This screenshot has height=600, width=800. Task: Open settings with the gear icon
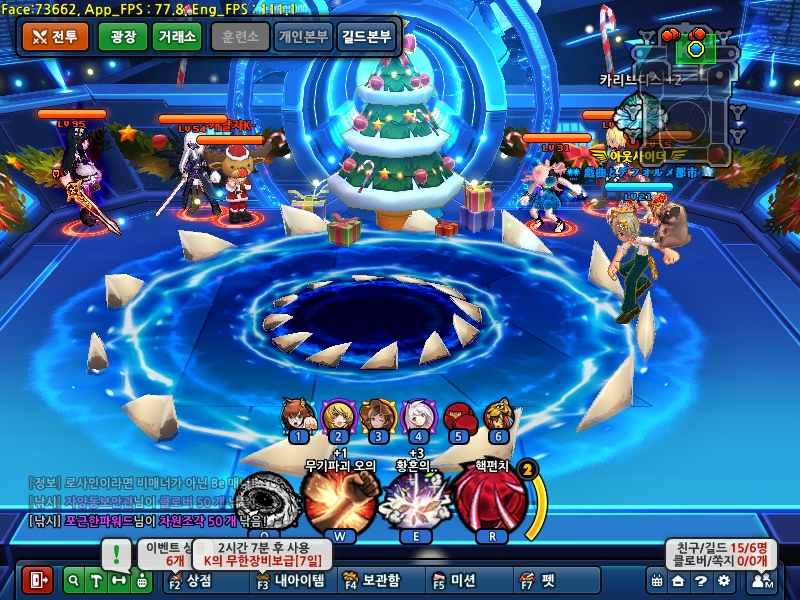point(723,580)
